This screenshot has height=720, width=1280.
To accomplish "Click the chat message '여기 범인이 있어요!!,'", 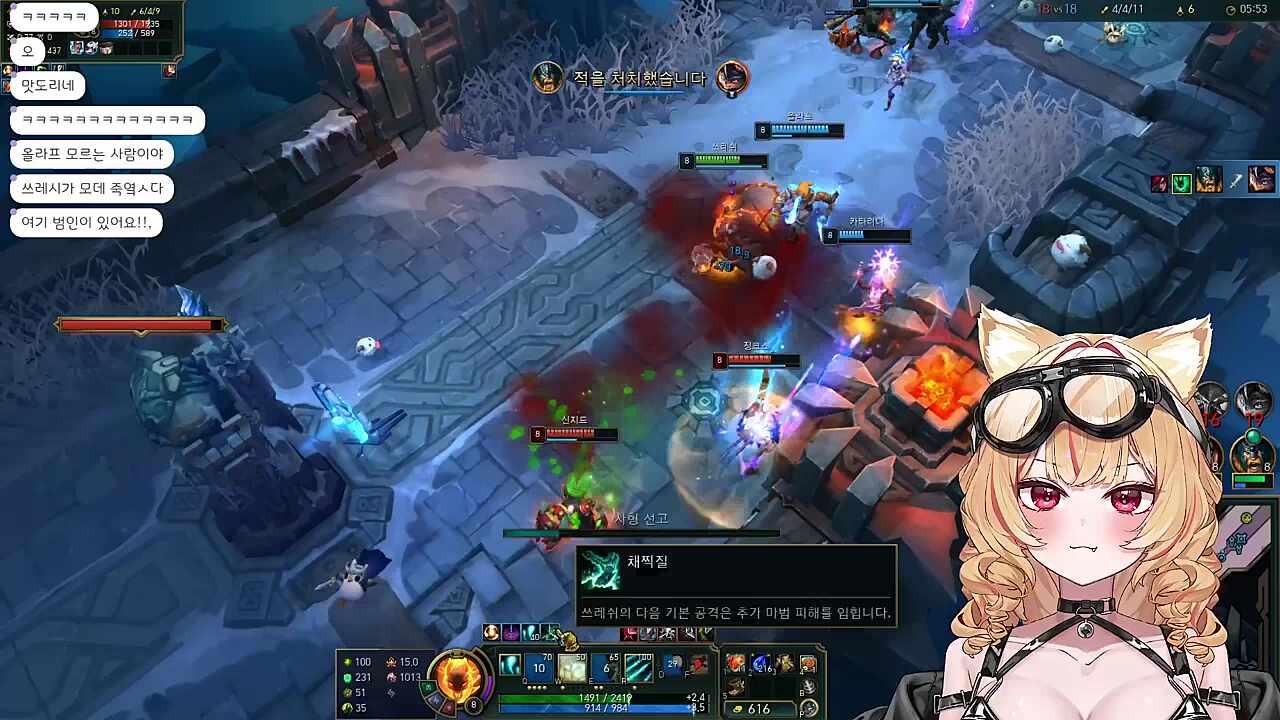I will coord(86,222).
